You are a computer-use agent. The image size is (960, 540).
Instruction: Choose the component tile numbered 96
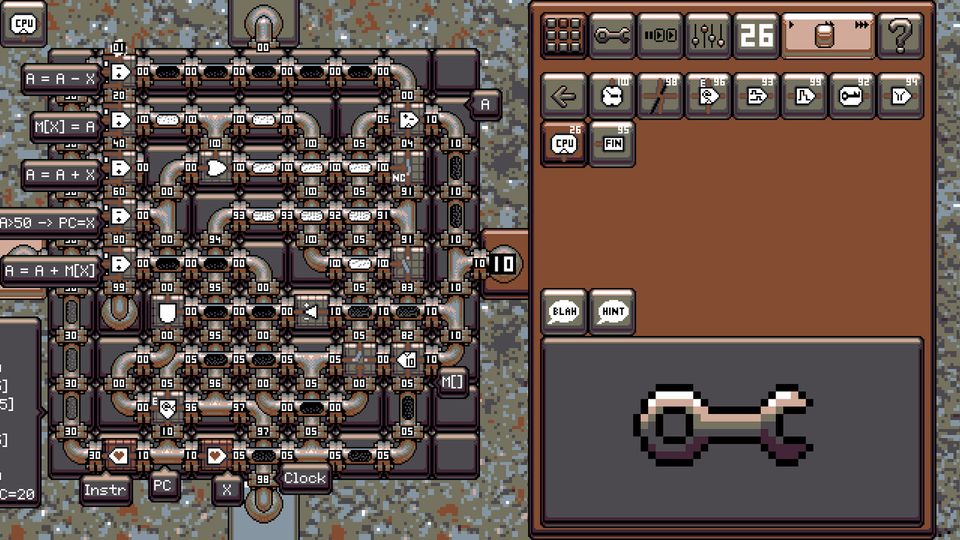(708, 96)
